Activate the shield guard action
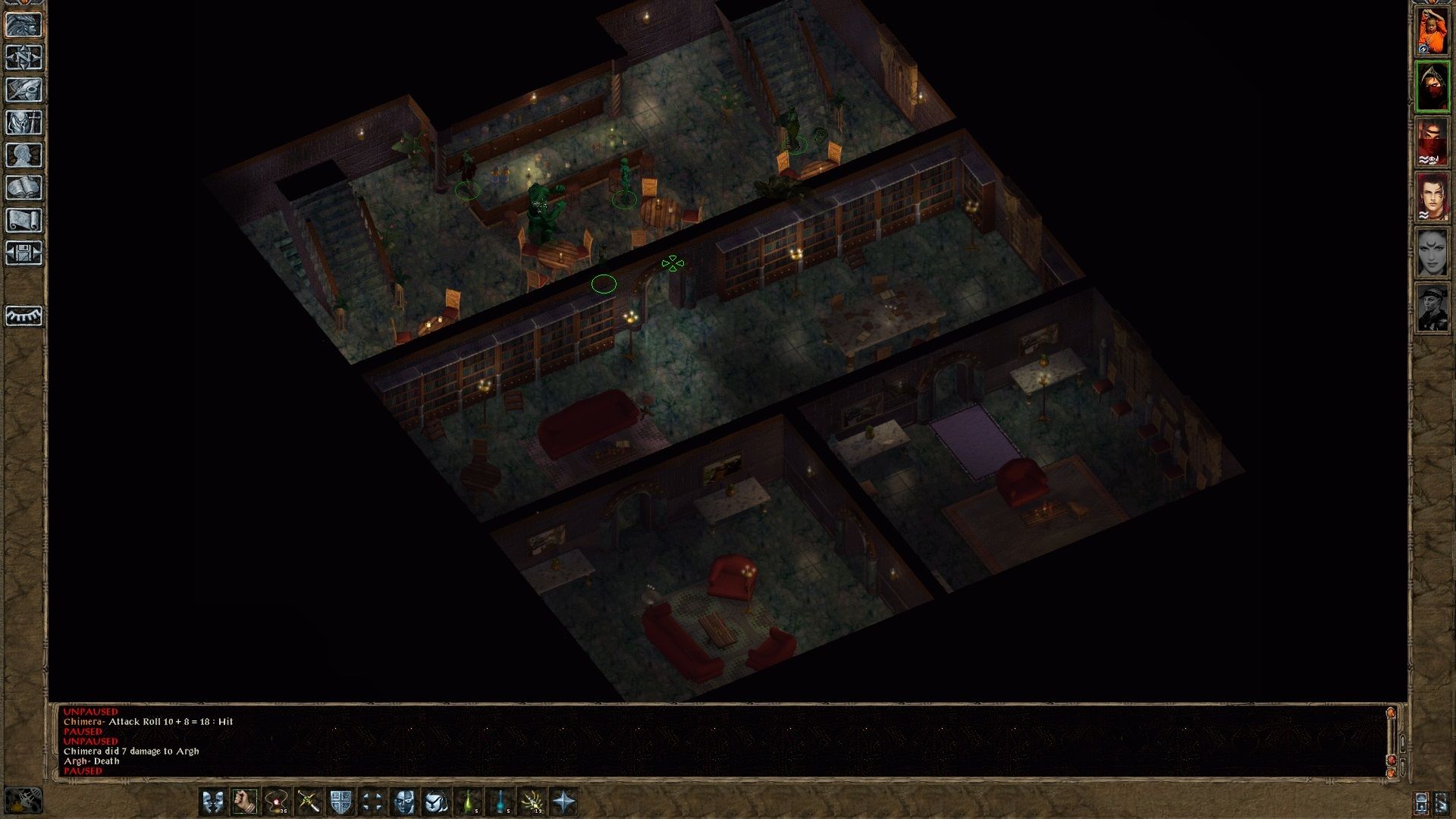Viewport: 1456px width, 819px height. (340, 801)
